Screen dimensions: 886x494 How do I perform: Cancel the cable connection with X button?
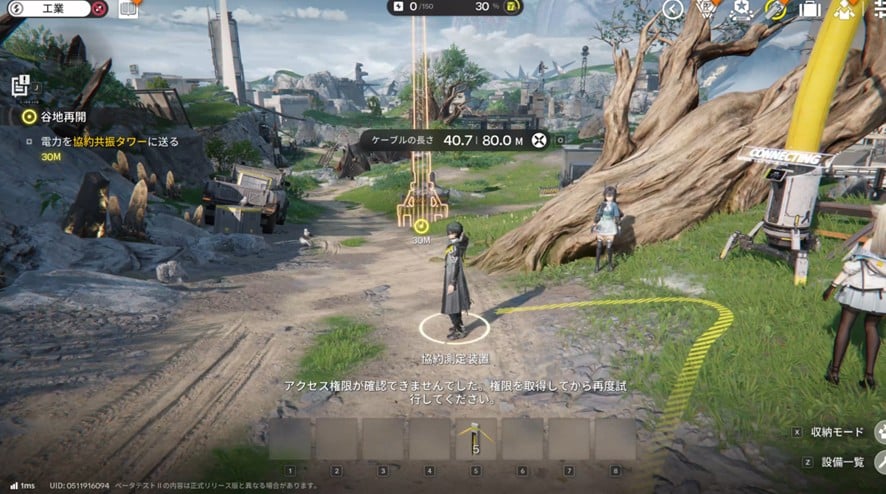pos(540,140)
